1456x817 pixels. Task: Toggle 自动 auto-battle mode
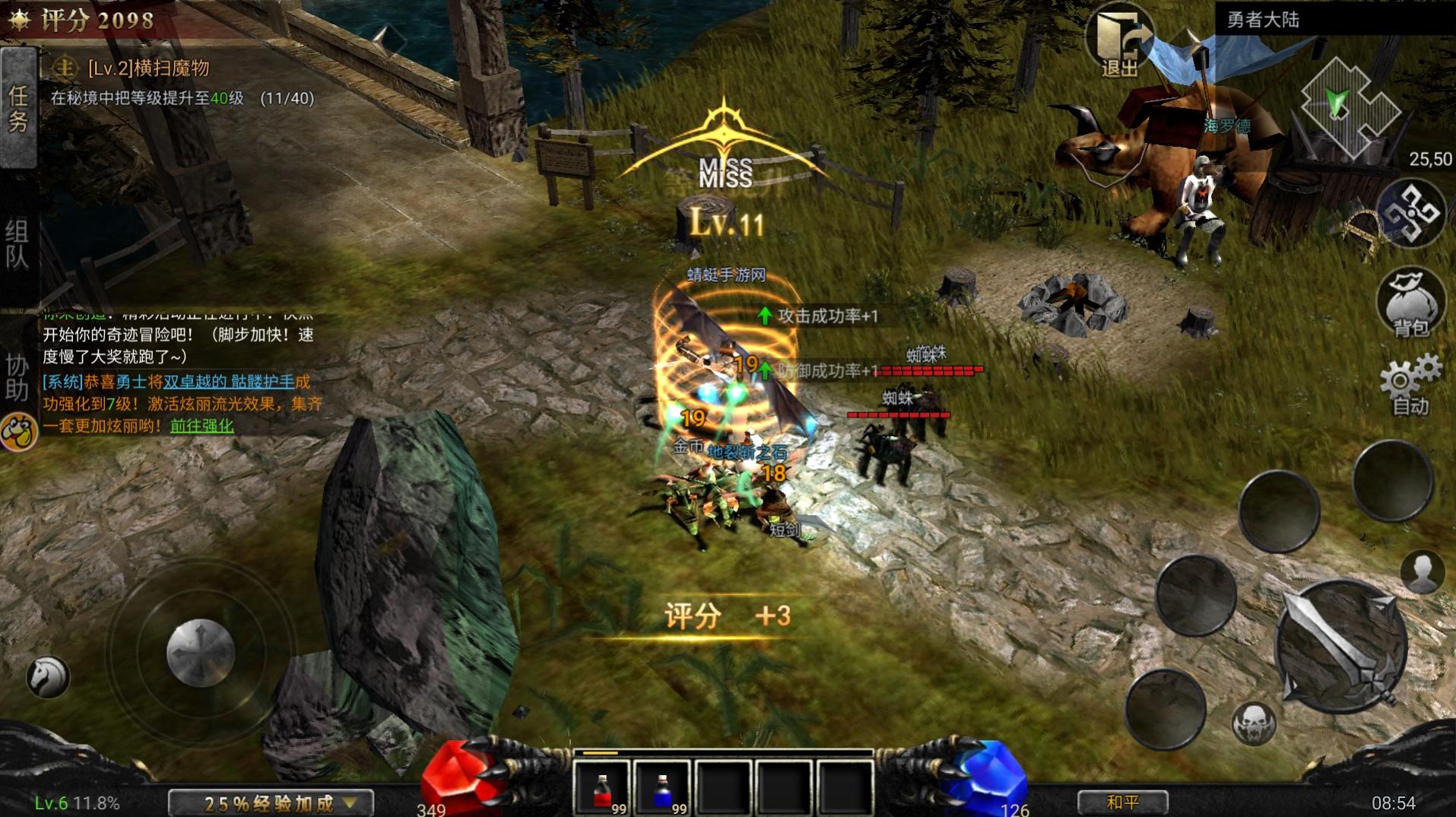point(1410,386)
